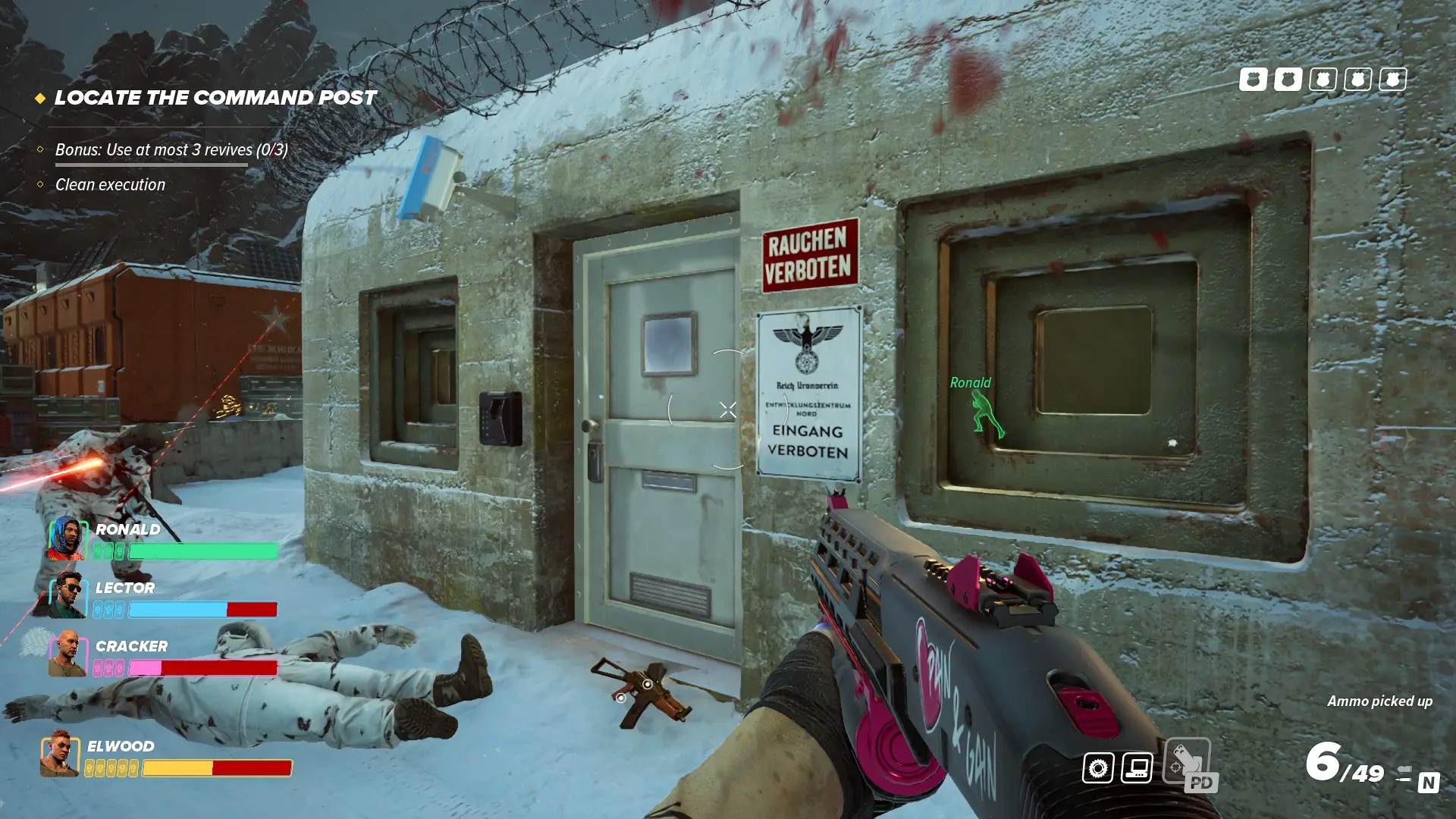Select the Locate the Command Post objective
The width and height of the screenshot is (1456, 819).
[215, 98]
